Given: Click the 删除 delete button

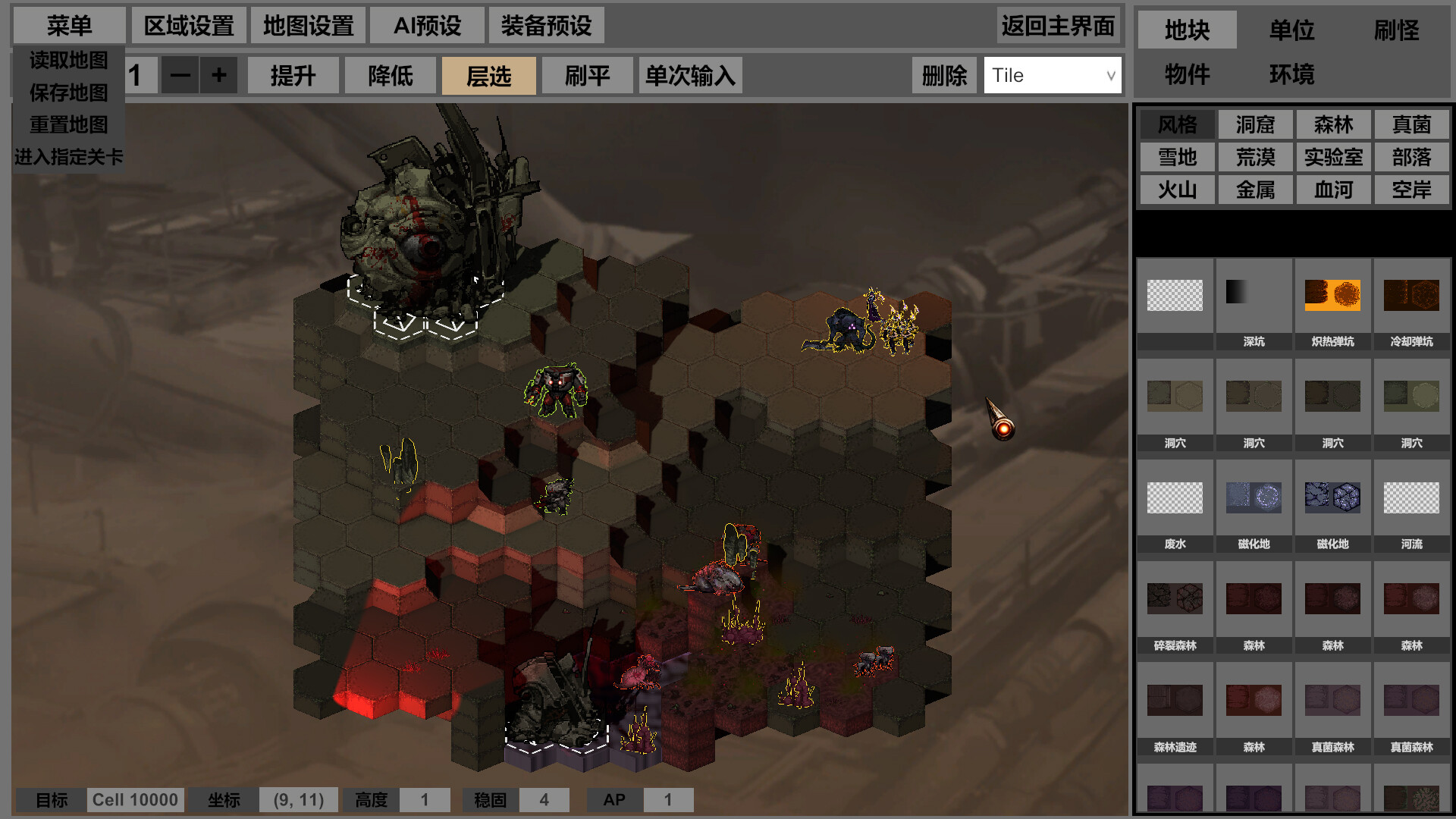Looking at the screenshot, I should pyautogui.click(x=944, y=75).
